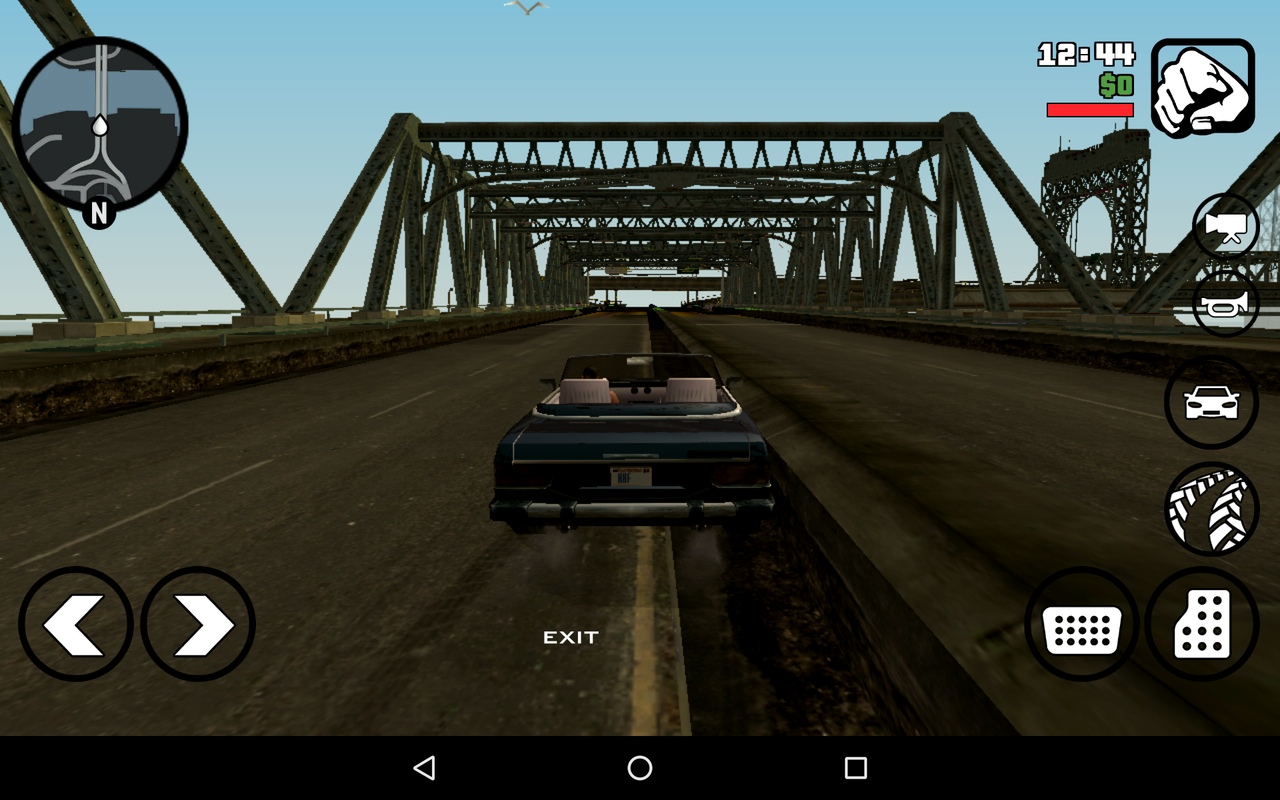Tap EXIT to leave the vehicle
Viewport: 1280px width, 800px height.
pyautogui.click(x=570, y=636)
